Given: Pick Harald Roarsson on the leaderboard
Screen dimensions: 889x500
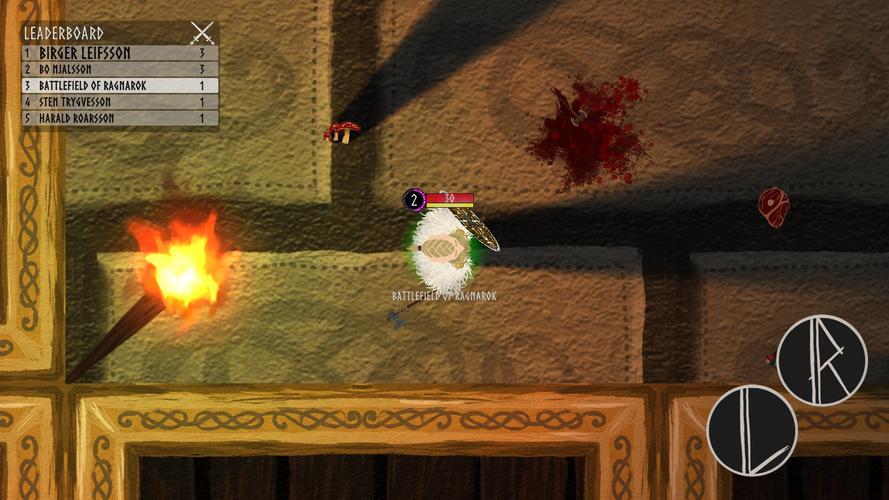Looking at the screenshot, I should (x=120, y=118).
